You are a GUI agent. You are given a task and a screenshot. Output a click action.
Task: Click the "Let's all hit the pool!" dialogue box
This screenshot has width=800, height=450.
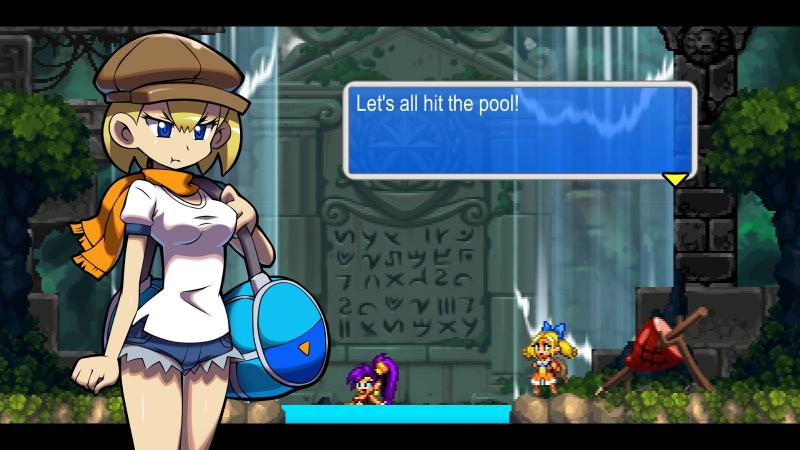click(x=519, y=130)
